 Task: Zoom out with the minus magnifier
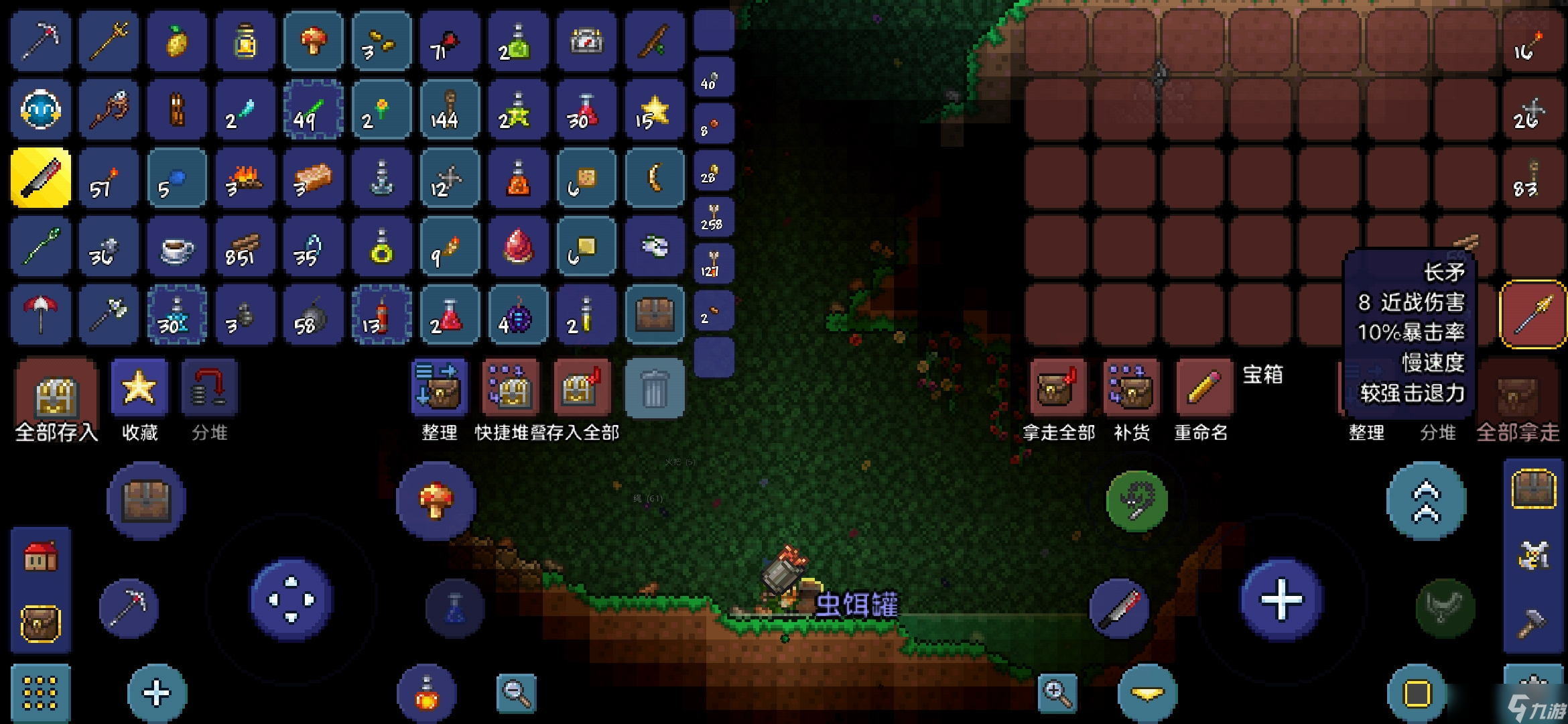[x=517, y=692]
